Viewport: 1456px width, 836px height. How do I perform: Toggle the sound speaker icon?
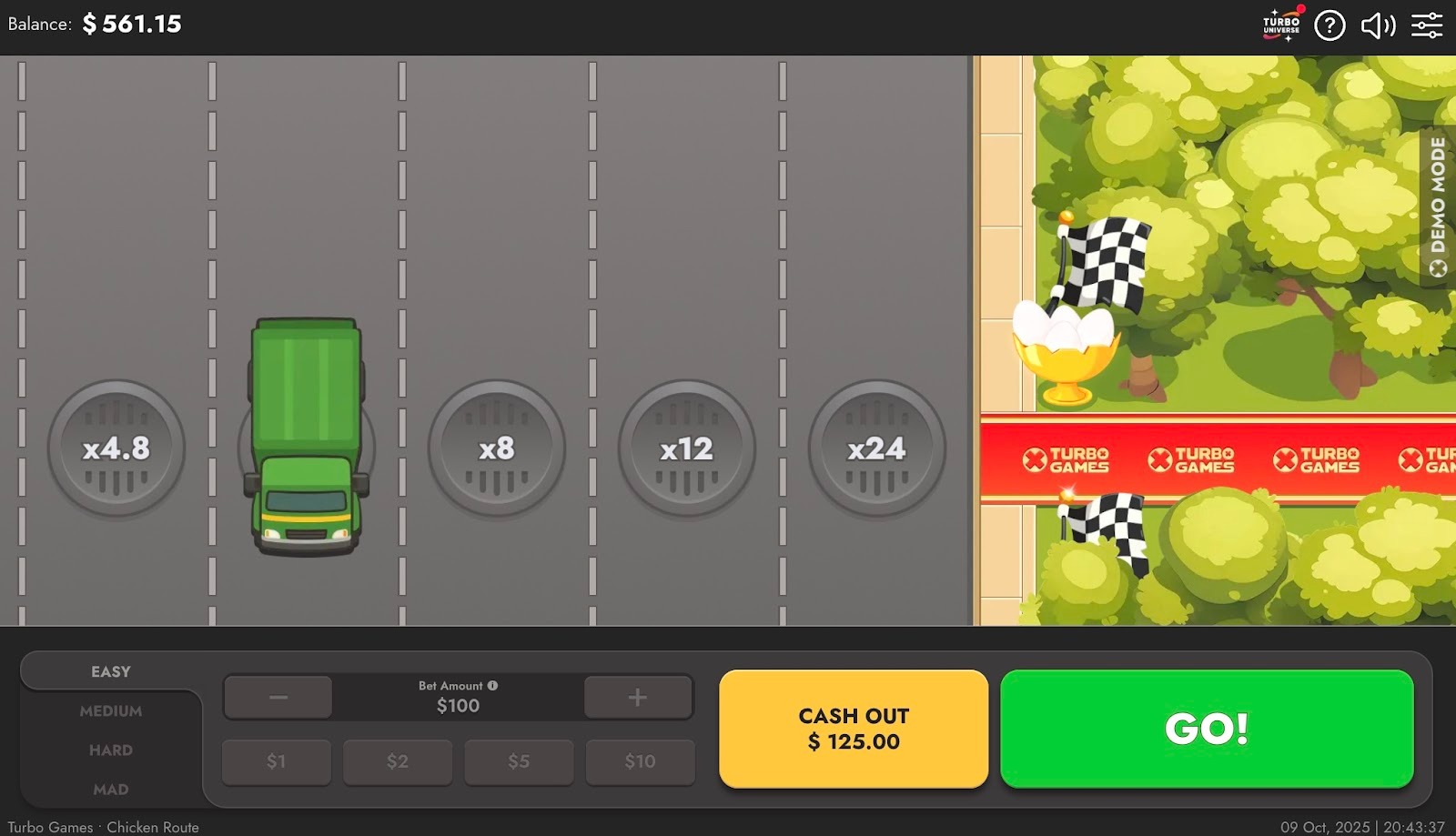1378,25
